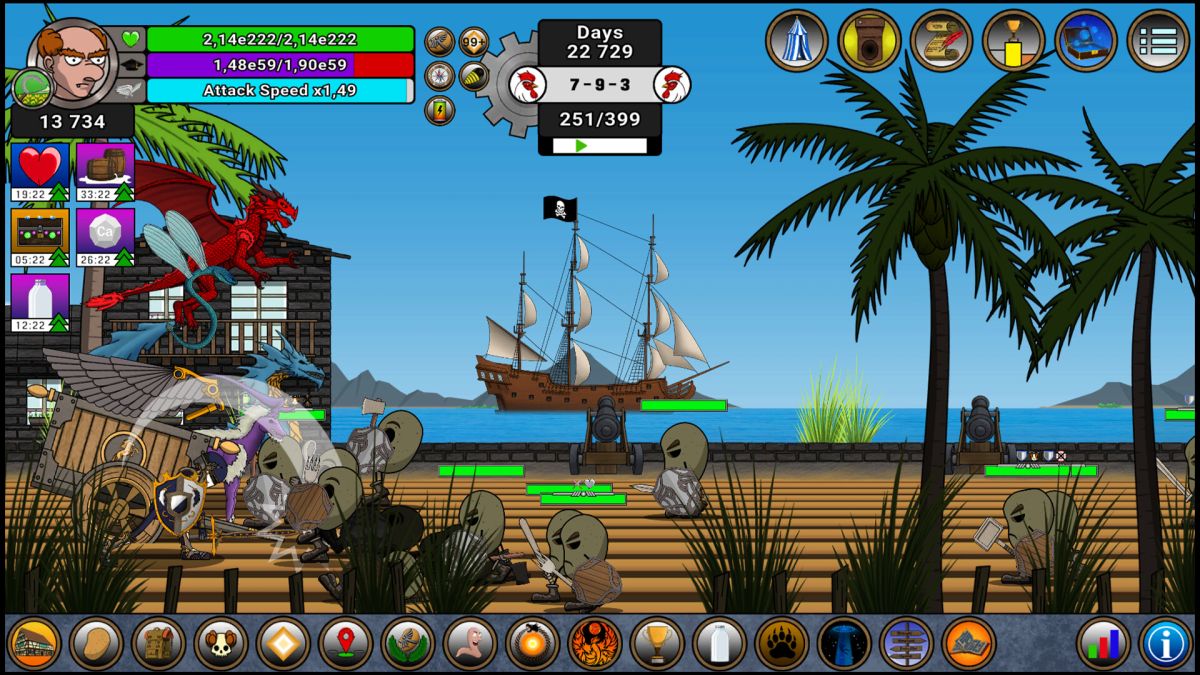
Task: Click the pink worm icon
Action: 470,643
